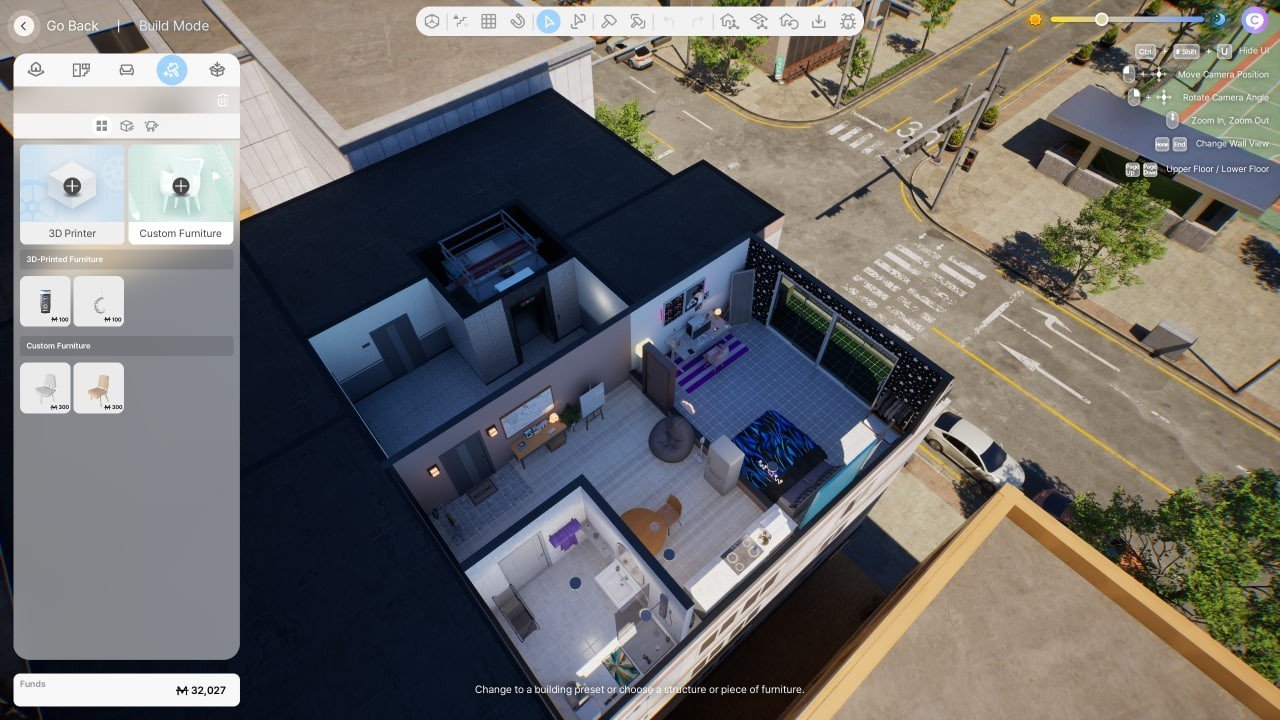Show the grid view filter
This screenshot has width=1280, height=720.
pyautogui.click(x=101, y=126)
